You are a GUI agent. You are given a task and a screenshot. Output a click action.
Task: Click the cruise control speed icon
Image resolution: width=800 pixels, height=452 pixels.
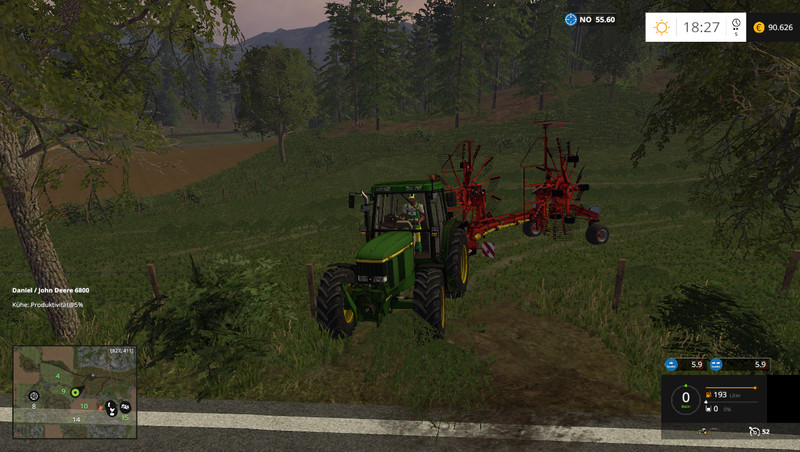753,432
